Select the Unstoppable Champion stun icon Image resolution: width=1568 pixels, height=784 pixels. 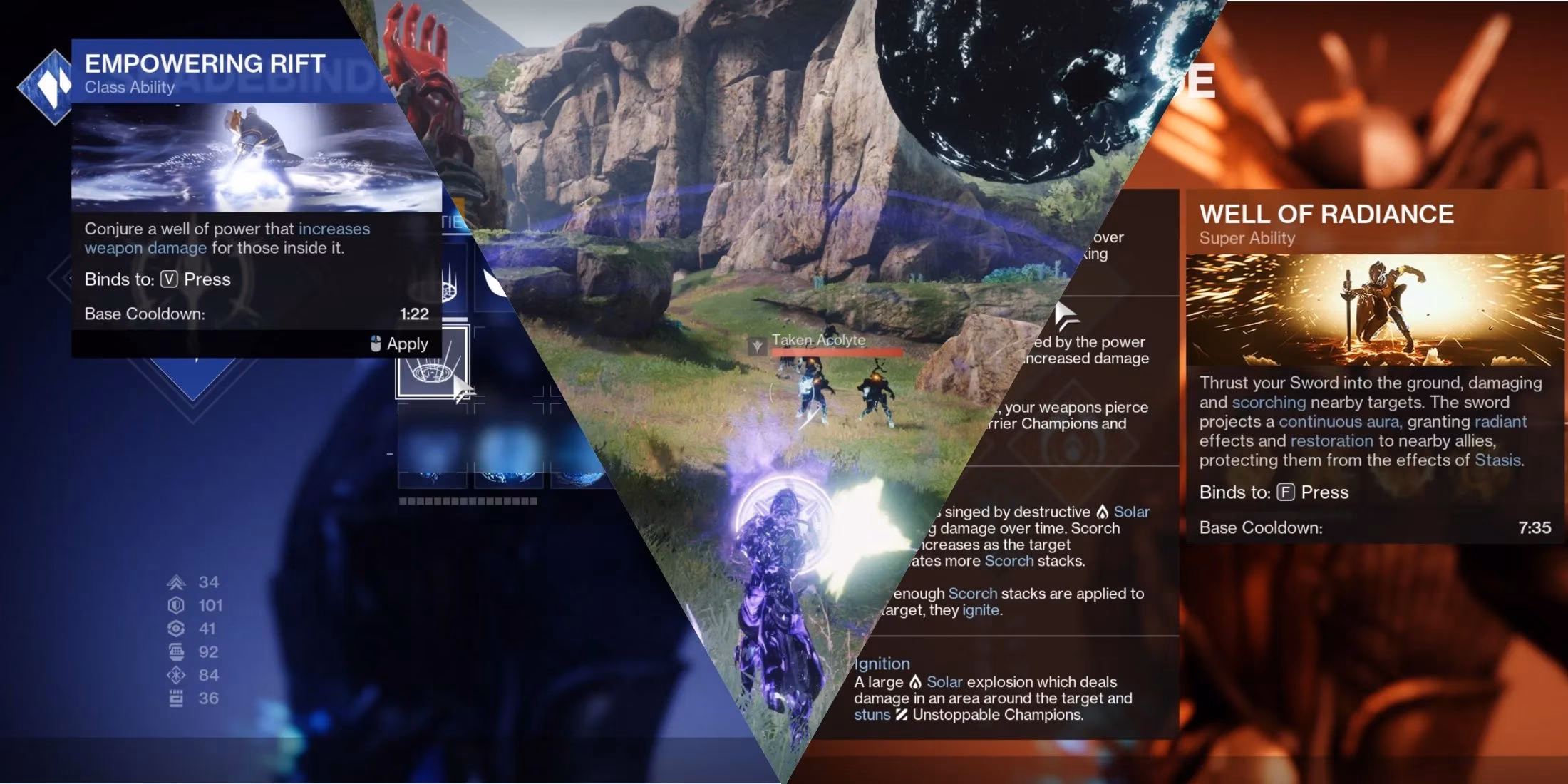coord(902,716)
